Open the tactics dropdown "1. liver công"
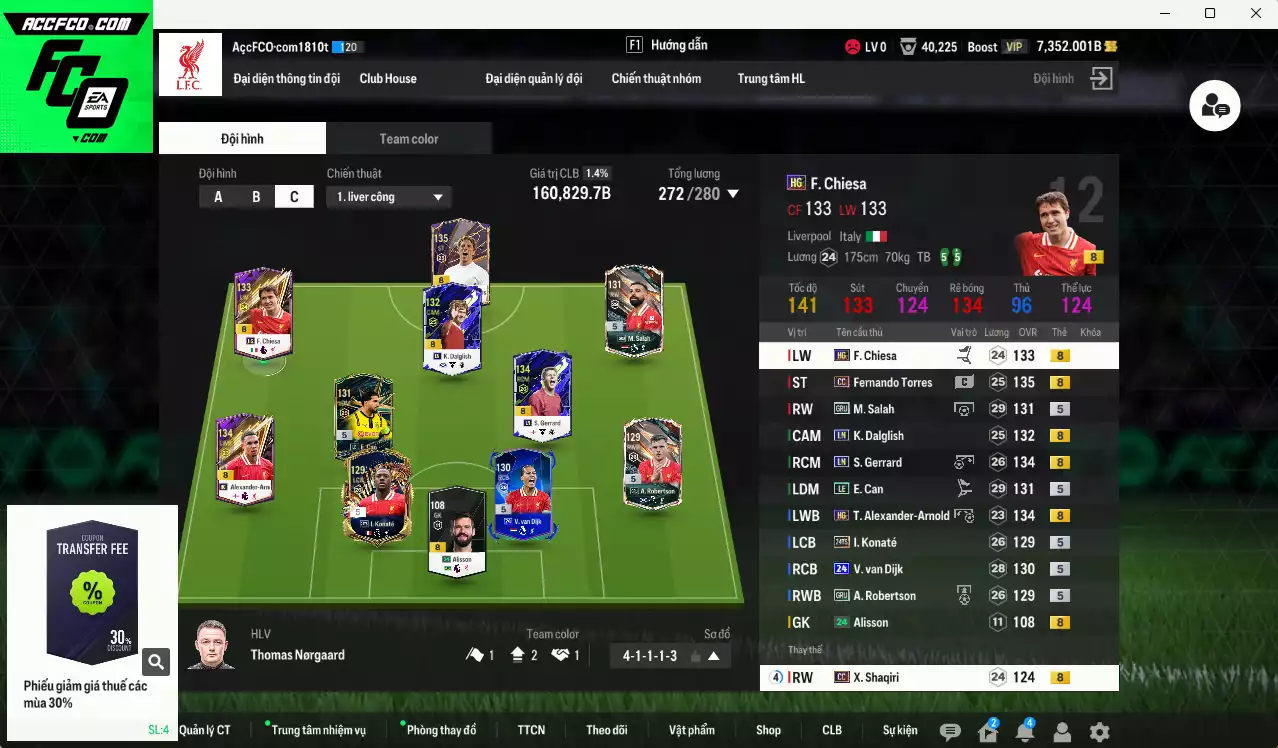 (x=389, y=197)
